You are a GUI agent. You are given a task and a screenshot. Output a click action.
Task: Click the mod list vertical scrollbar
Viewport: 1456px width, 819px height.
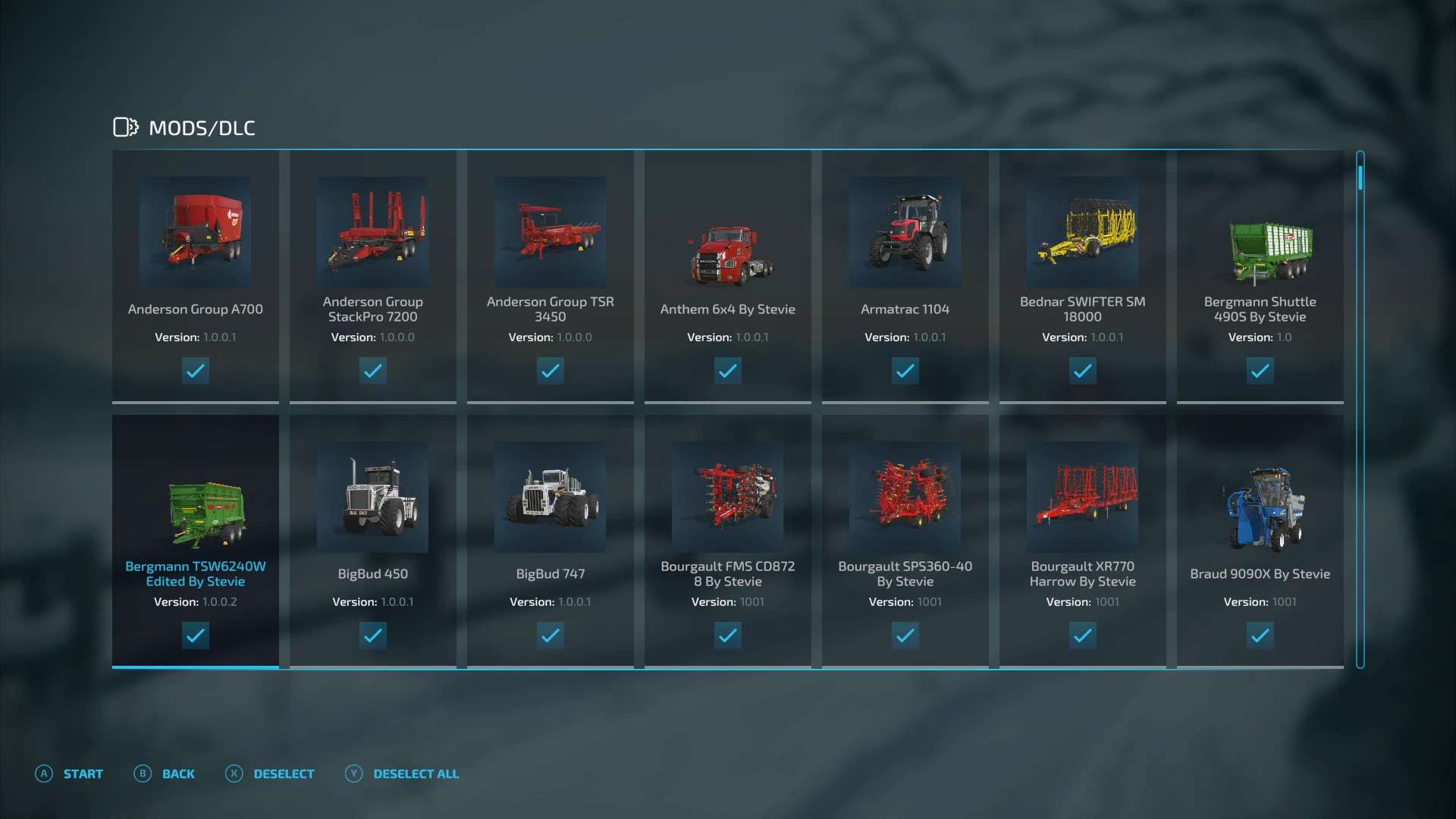[x=1360, y=409]
